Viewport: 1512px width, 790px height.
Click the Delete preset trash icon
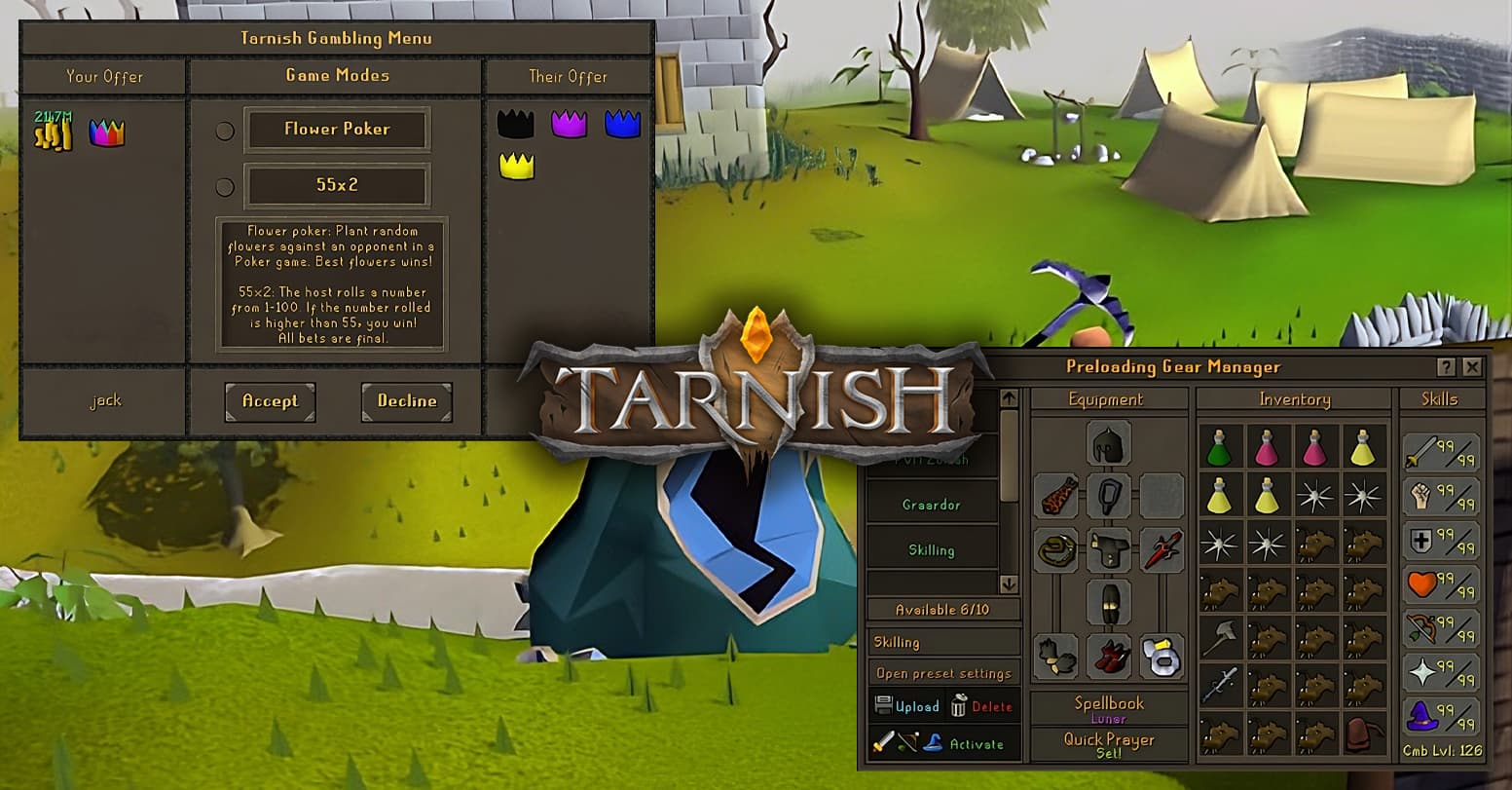[x=958, y=706]
